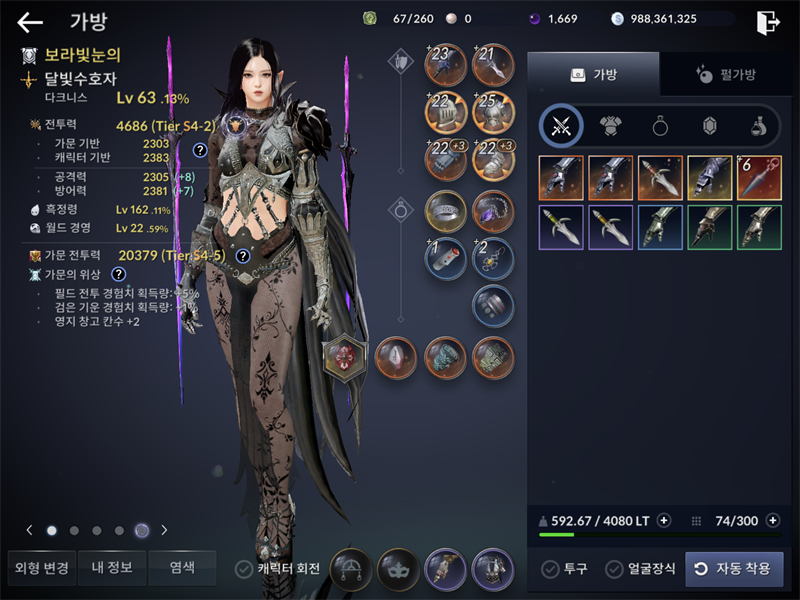Switch to the 가방 tab
The image size is (800, 600).
coord(593,74)
